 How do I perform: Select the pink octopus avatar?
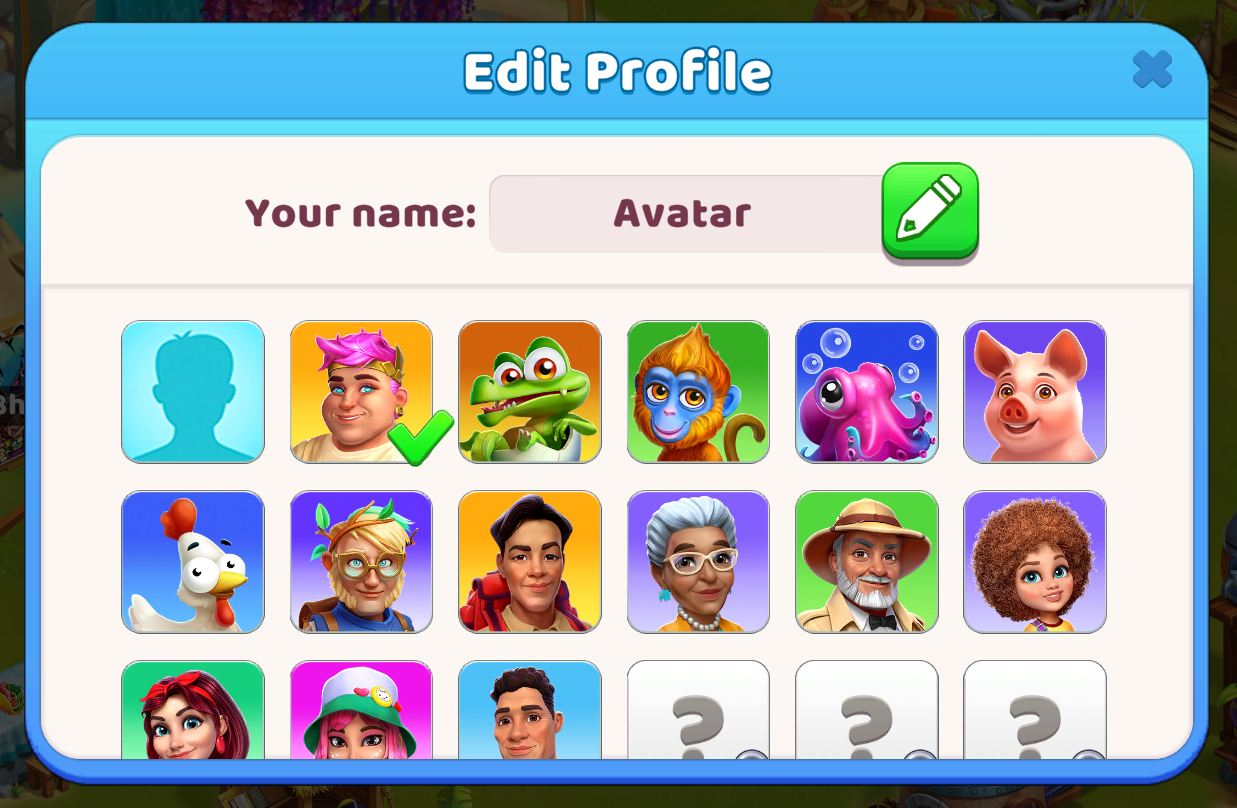tap(867, 392)
